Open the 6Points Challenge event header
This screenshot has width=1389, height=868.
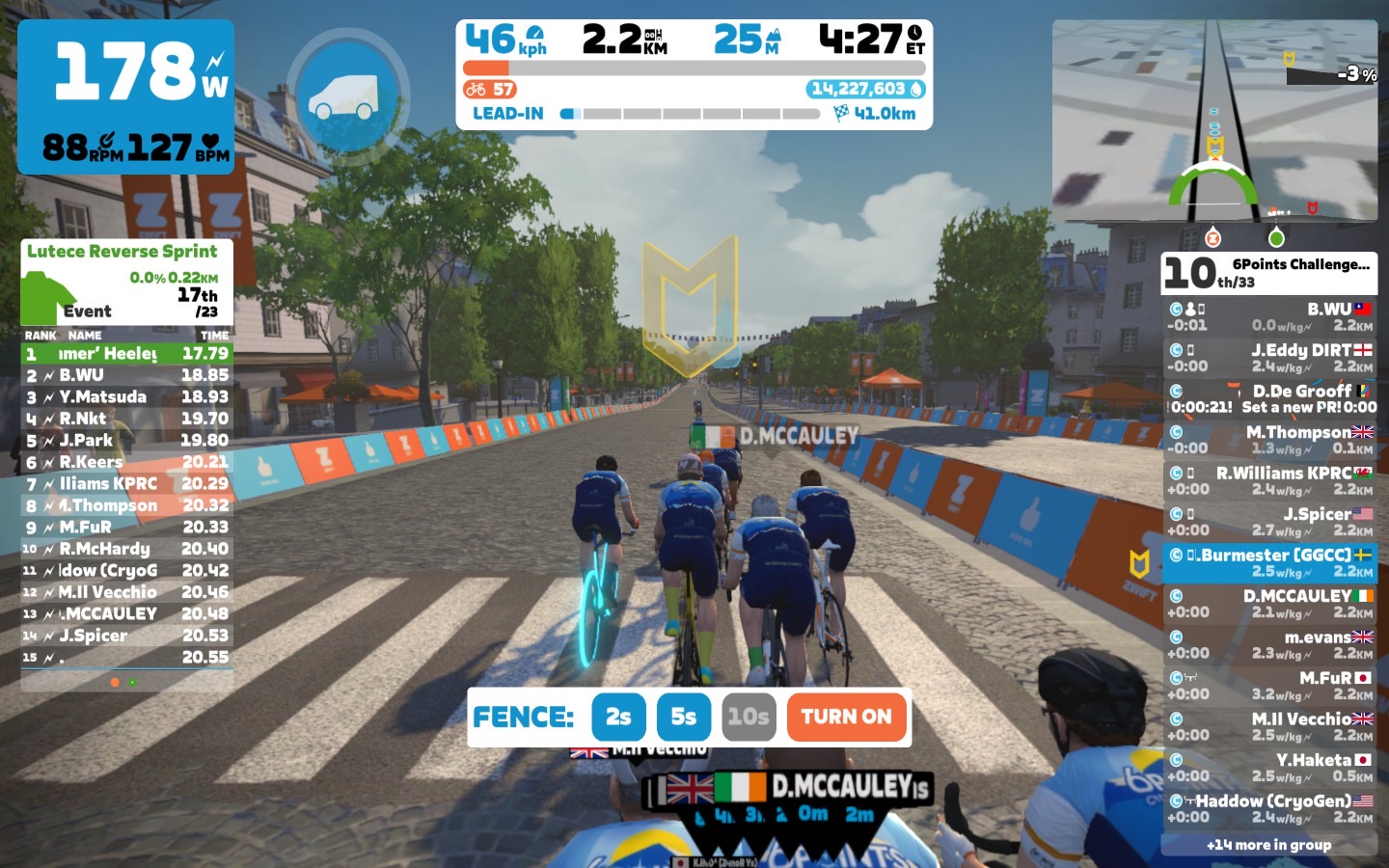click(1269, 273)
